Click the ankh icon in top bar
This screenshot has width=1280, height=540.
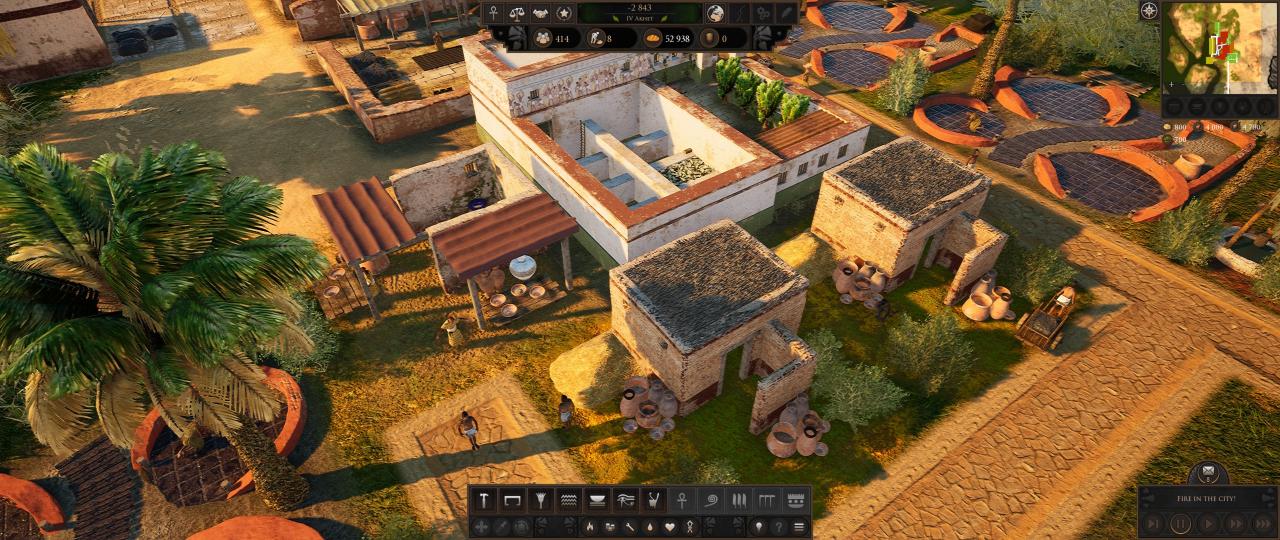click(x=492, y=13)
